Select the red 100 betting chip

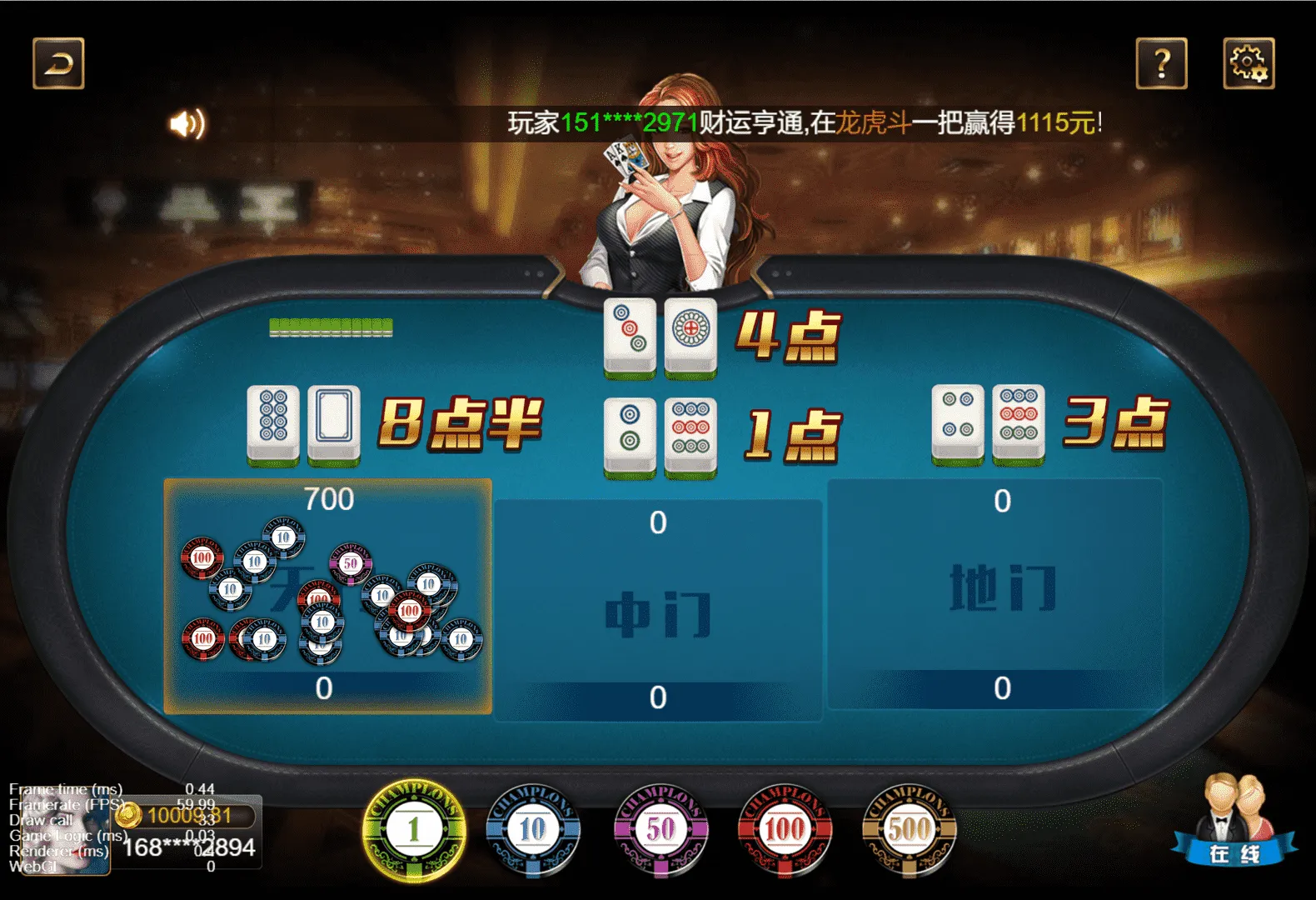pos(783,827)
